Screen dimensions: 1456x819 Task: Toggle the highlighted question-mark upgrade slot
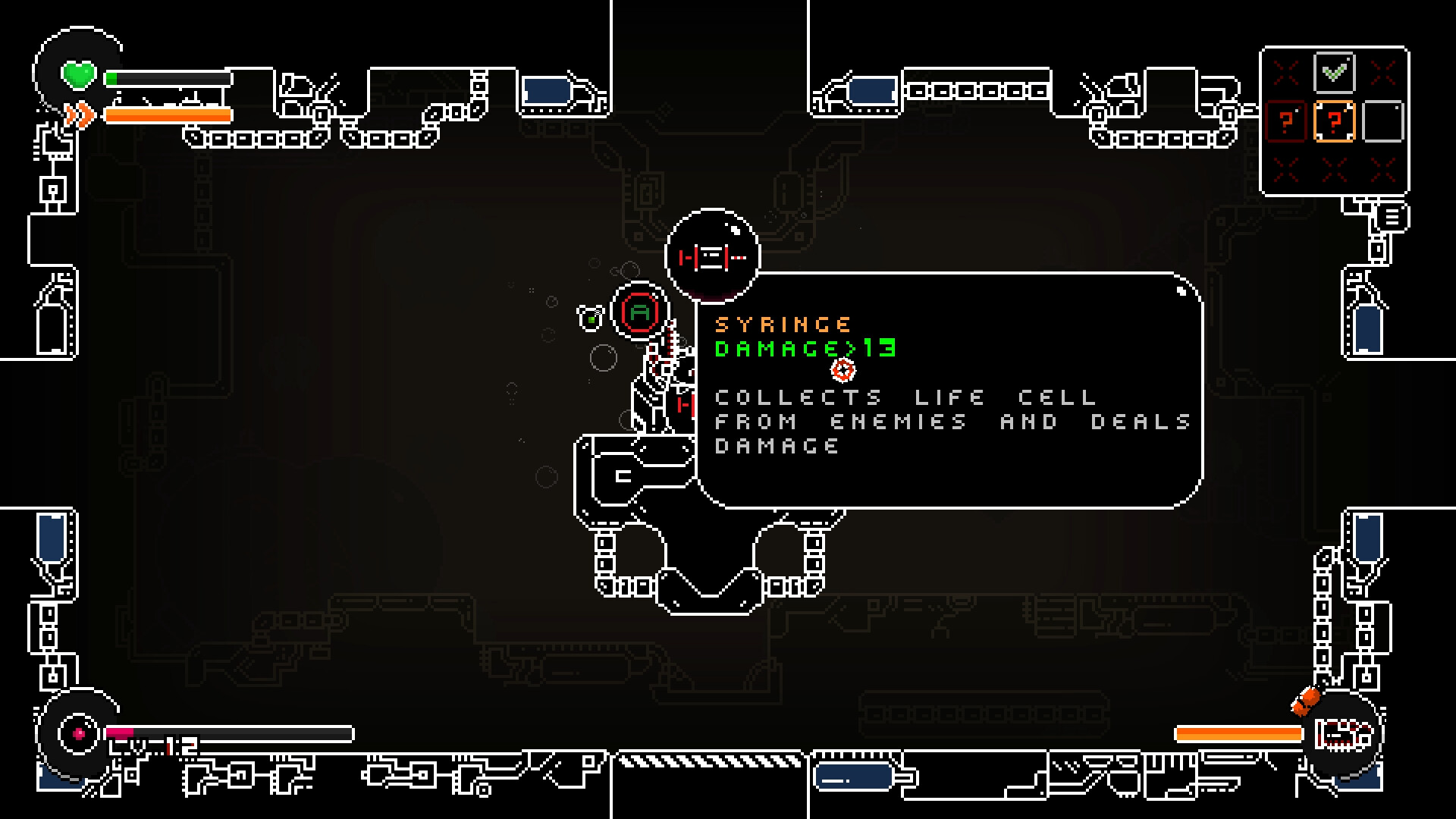pos(1335,121)
